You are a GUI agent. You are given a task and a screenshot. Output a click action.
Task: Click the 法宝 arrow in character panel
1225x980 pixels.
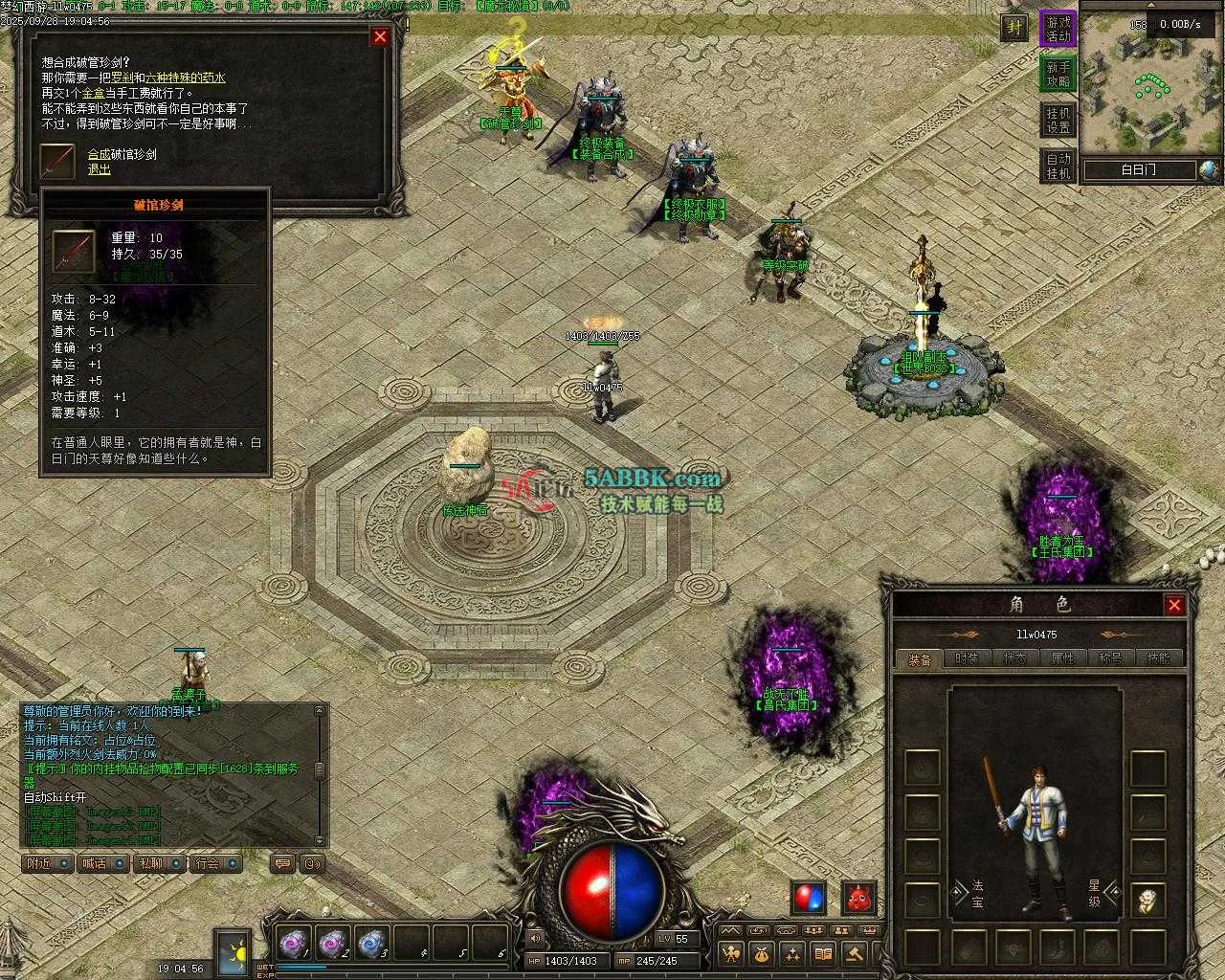point(957,894)
